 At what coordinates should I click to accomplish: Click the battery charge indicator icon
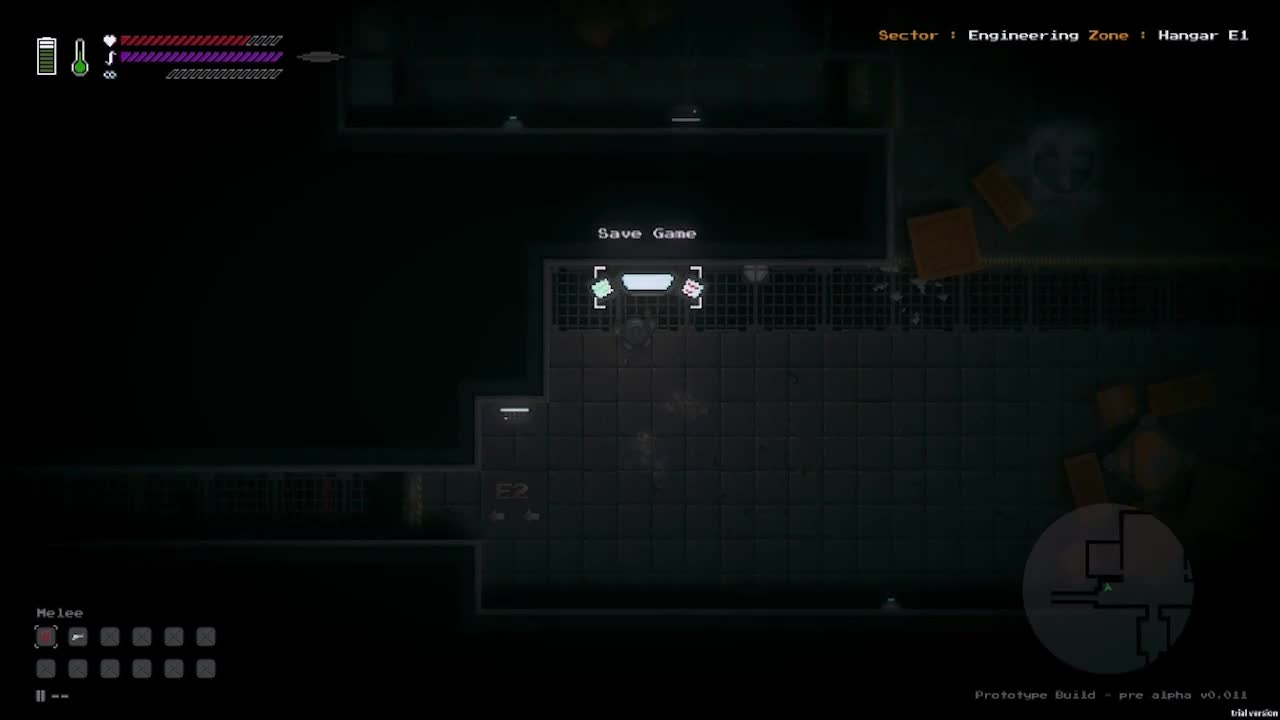46,55
